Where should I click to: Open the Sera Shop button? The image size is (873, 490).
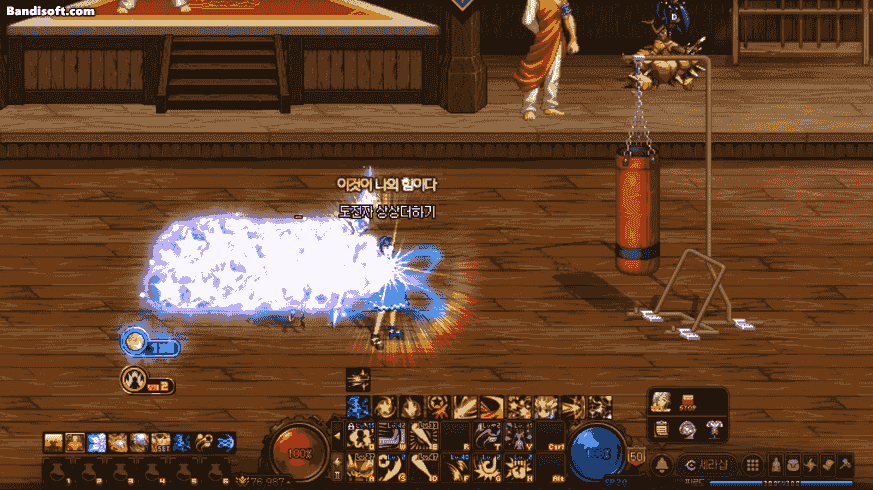(707, 465)
